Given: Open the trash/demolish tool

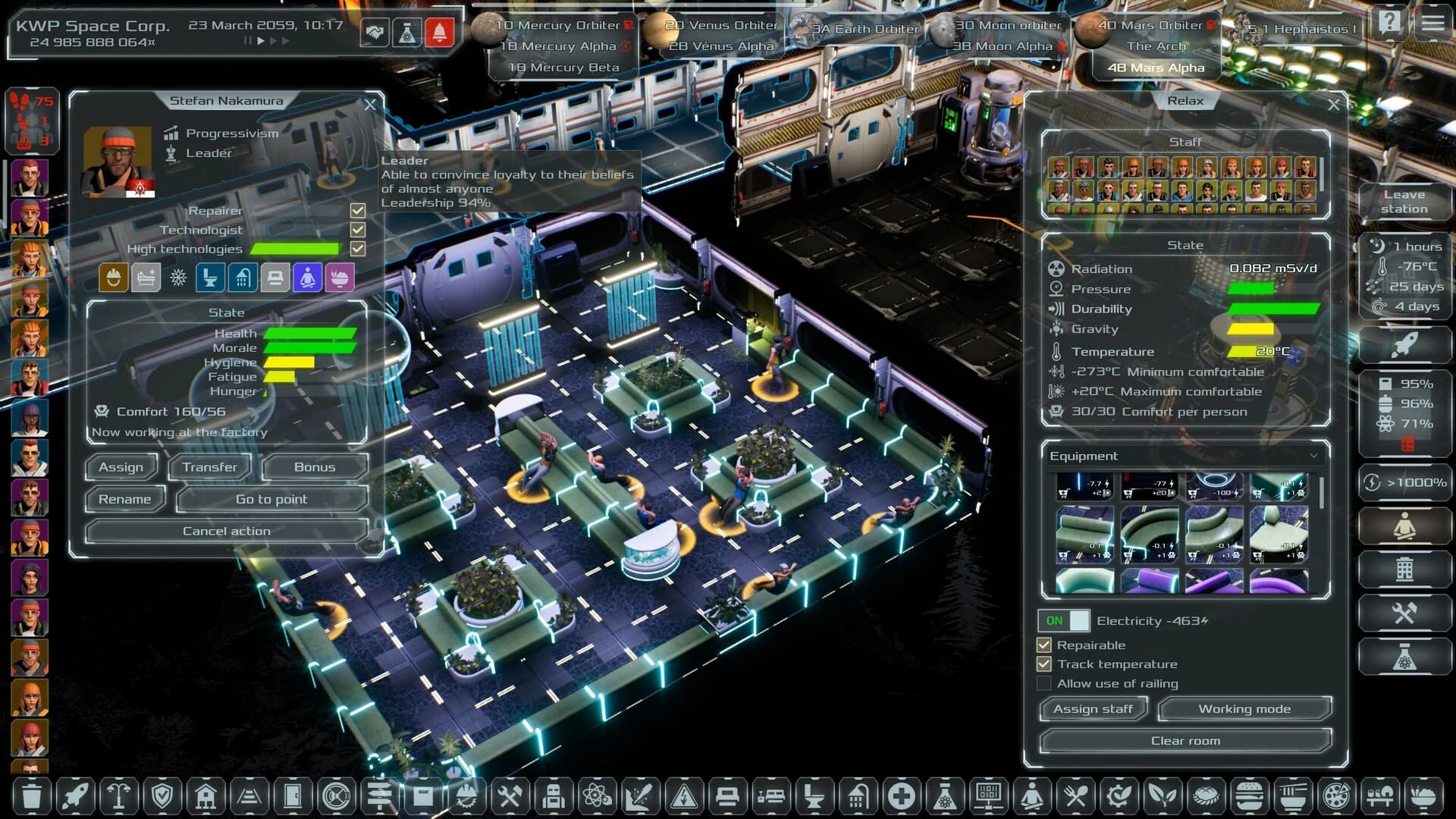Looking at the screenshot, I should (30, 796).
